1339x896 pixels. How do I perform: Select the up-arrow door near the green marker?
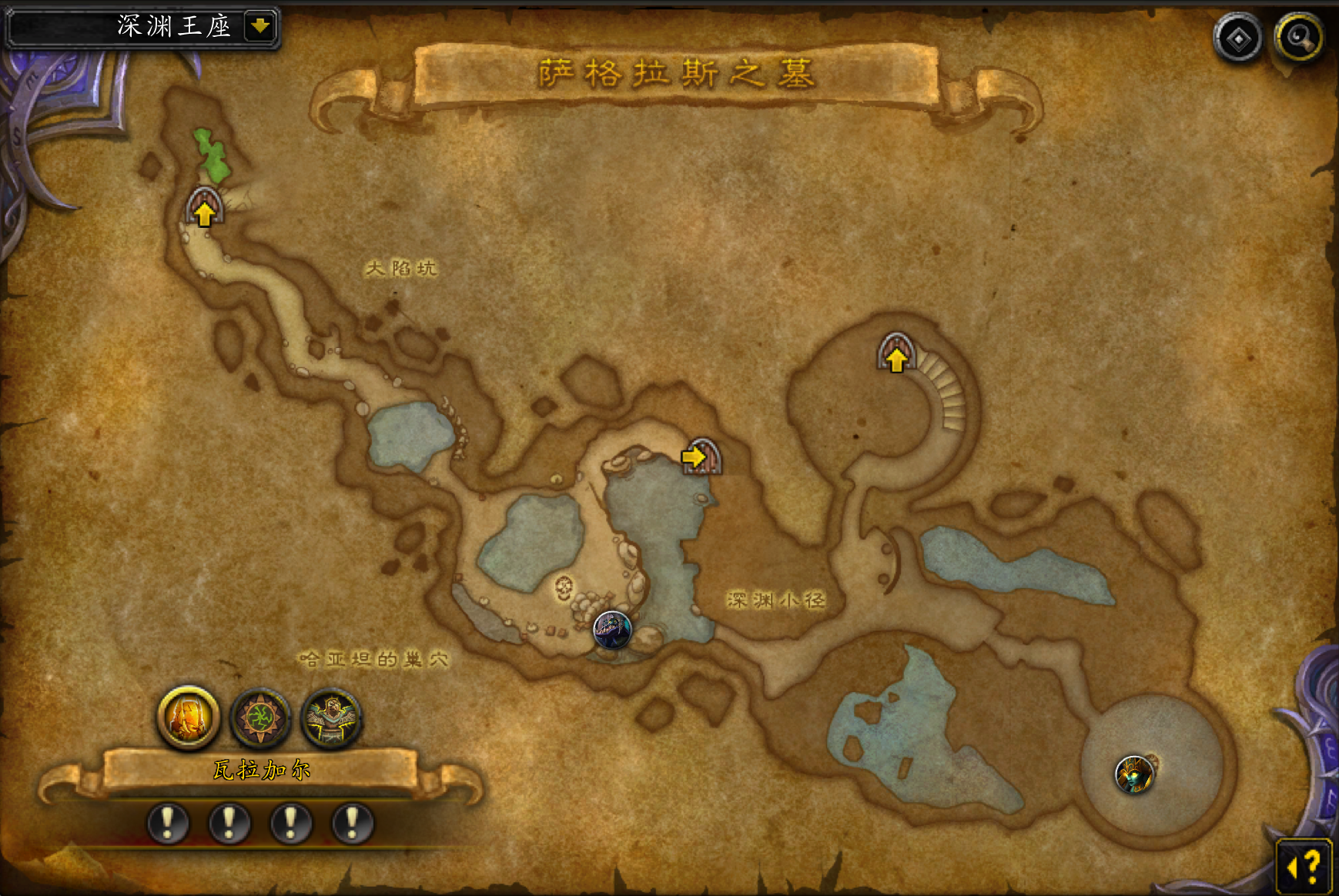click(204, 208)
